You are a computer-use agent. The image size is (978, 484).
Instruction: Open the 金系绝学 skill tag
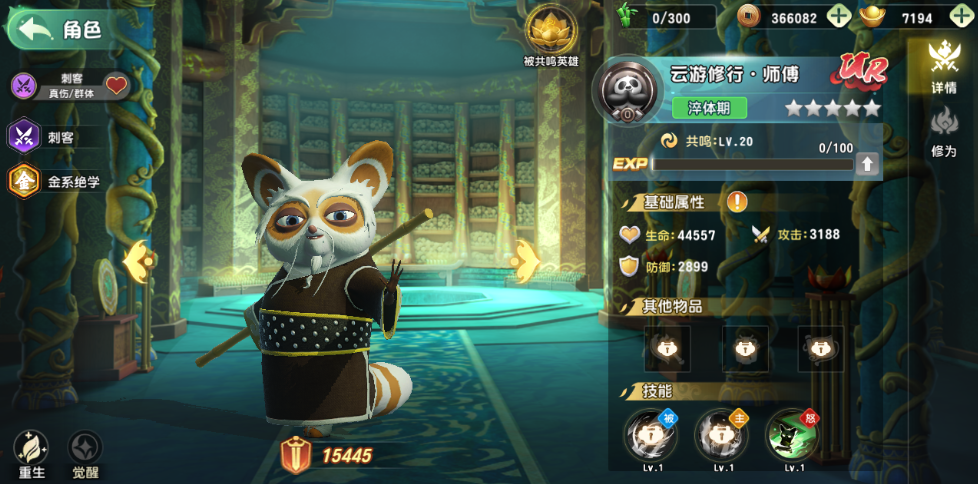click(58, 182)
